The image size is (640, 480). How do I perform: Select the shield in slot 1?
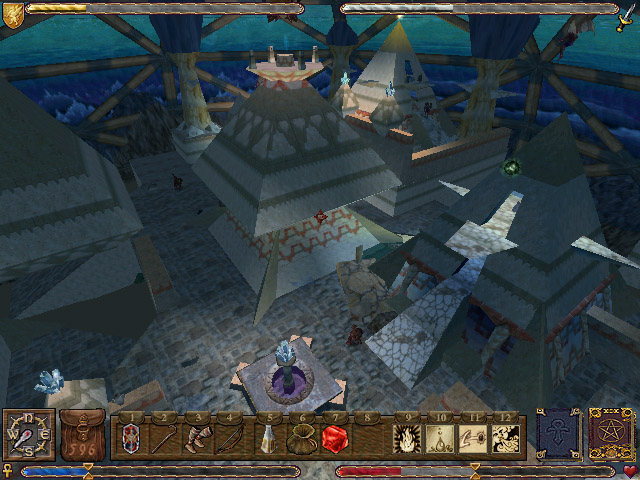(131, 437)
